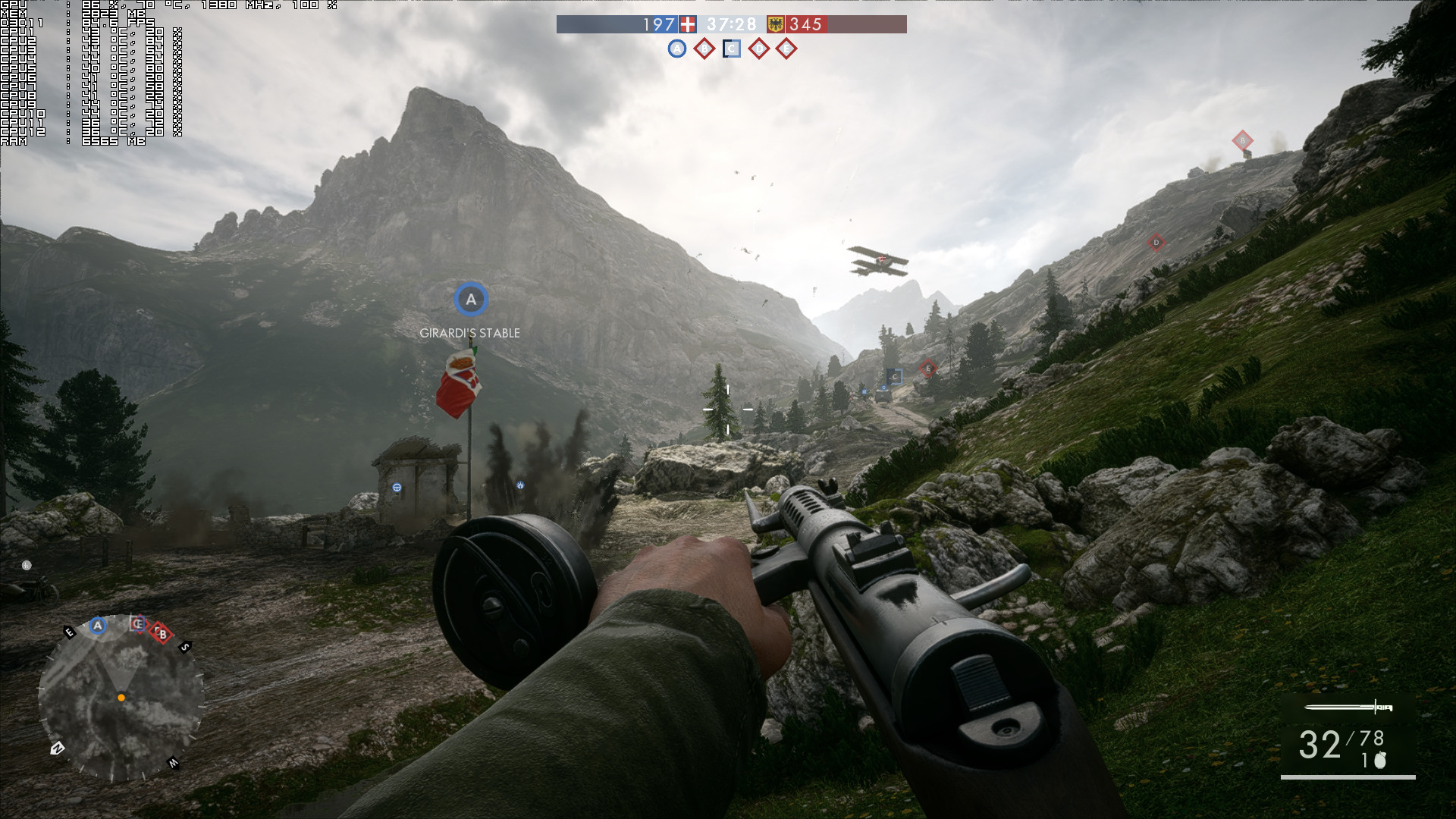The height and width of the screenshot is (819, 1456).
Task: Select the red B objective marker on the ridge
Action: (x=1242, y=140)
